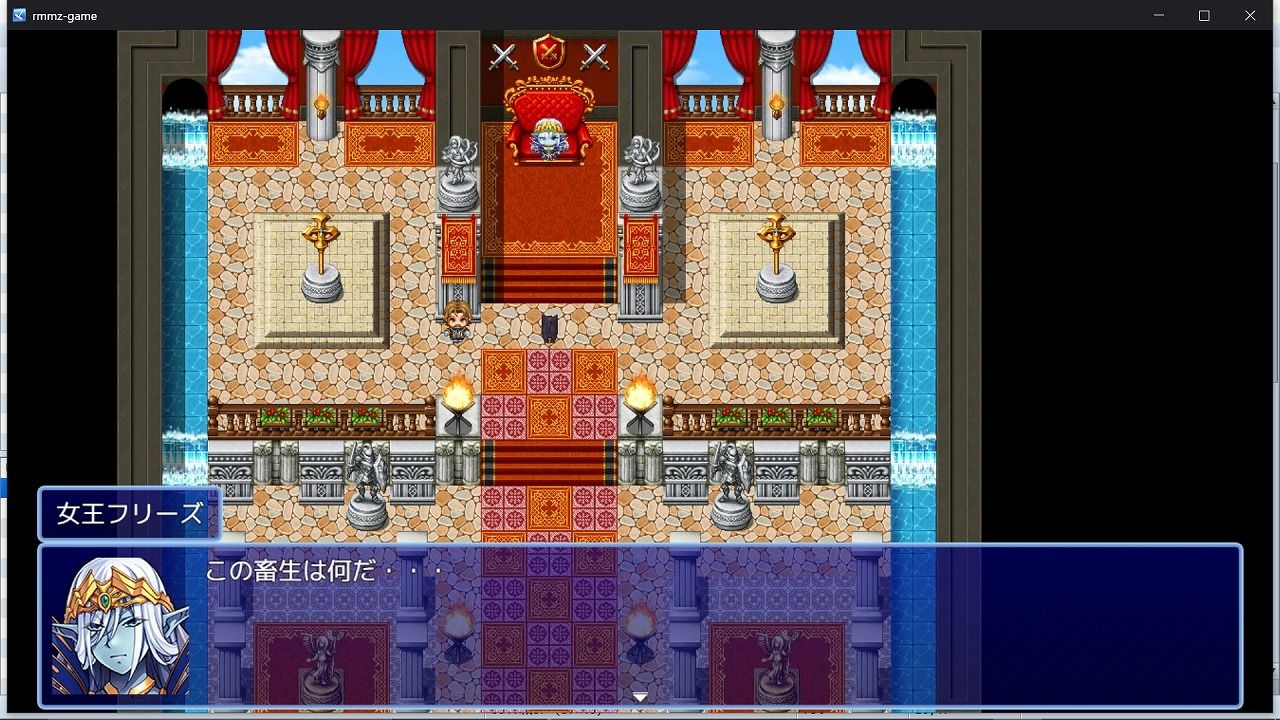Viewport: 1280px width, 720px height.
Task: Click the red banner hanging on the left pillar
Action: point(458,245)
